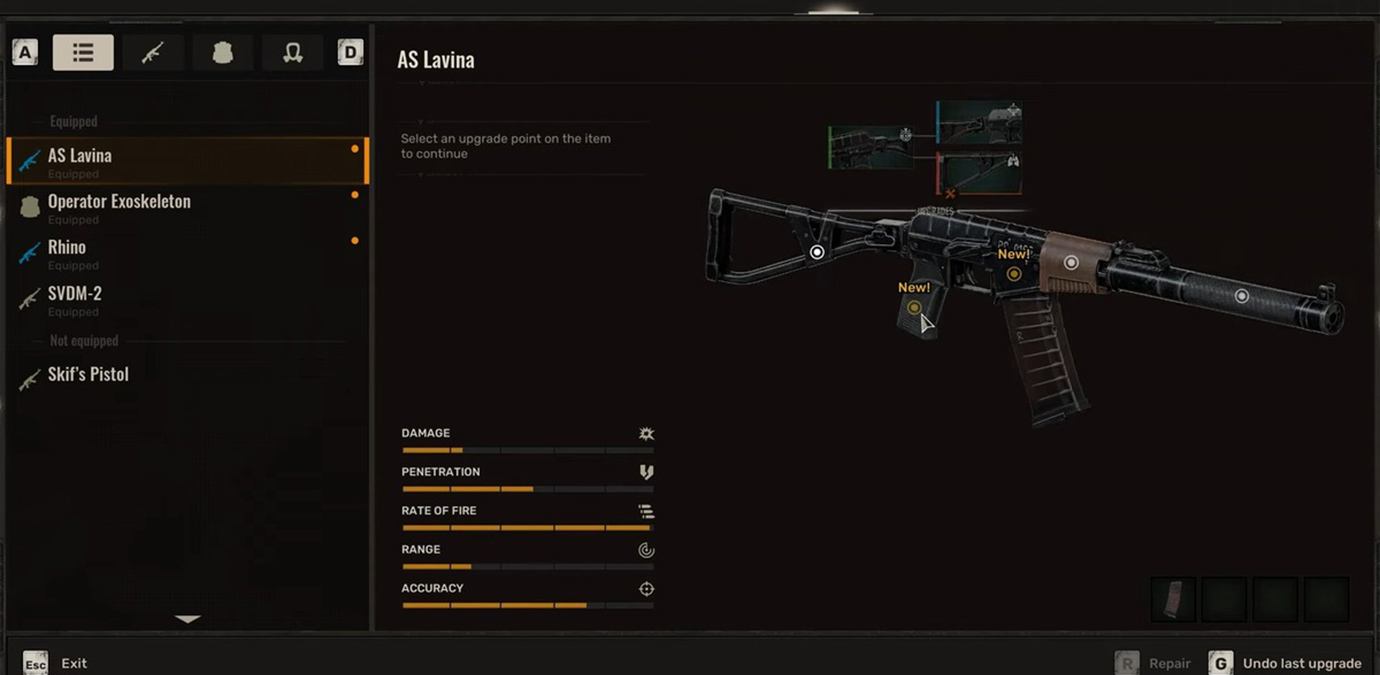This screenshot has height=675, width=1380.
Task: Choose the green-edged stock upgrade thumbnail
Action: [870, 147]
